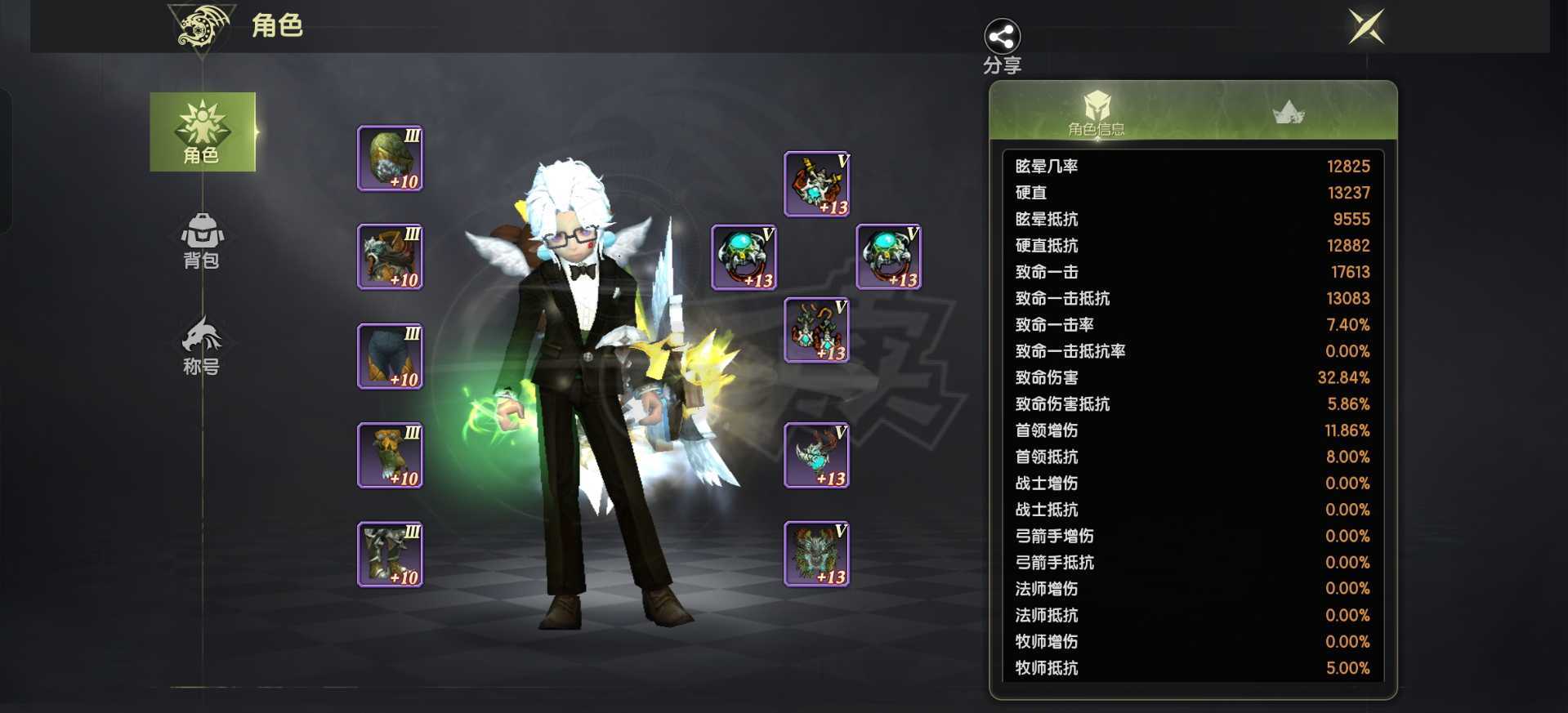Switch to the 角色信息 stats tab
Image resolution: width=1568 pixels, height=713 pixels.
[x=1096, y=113]
